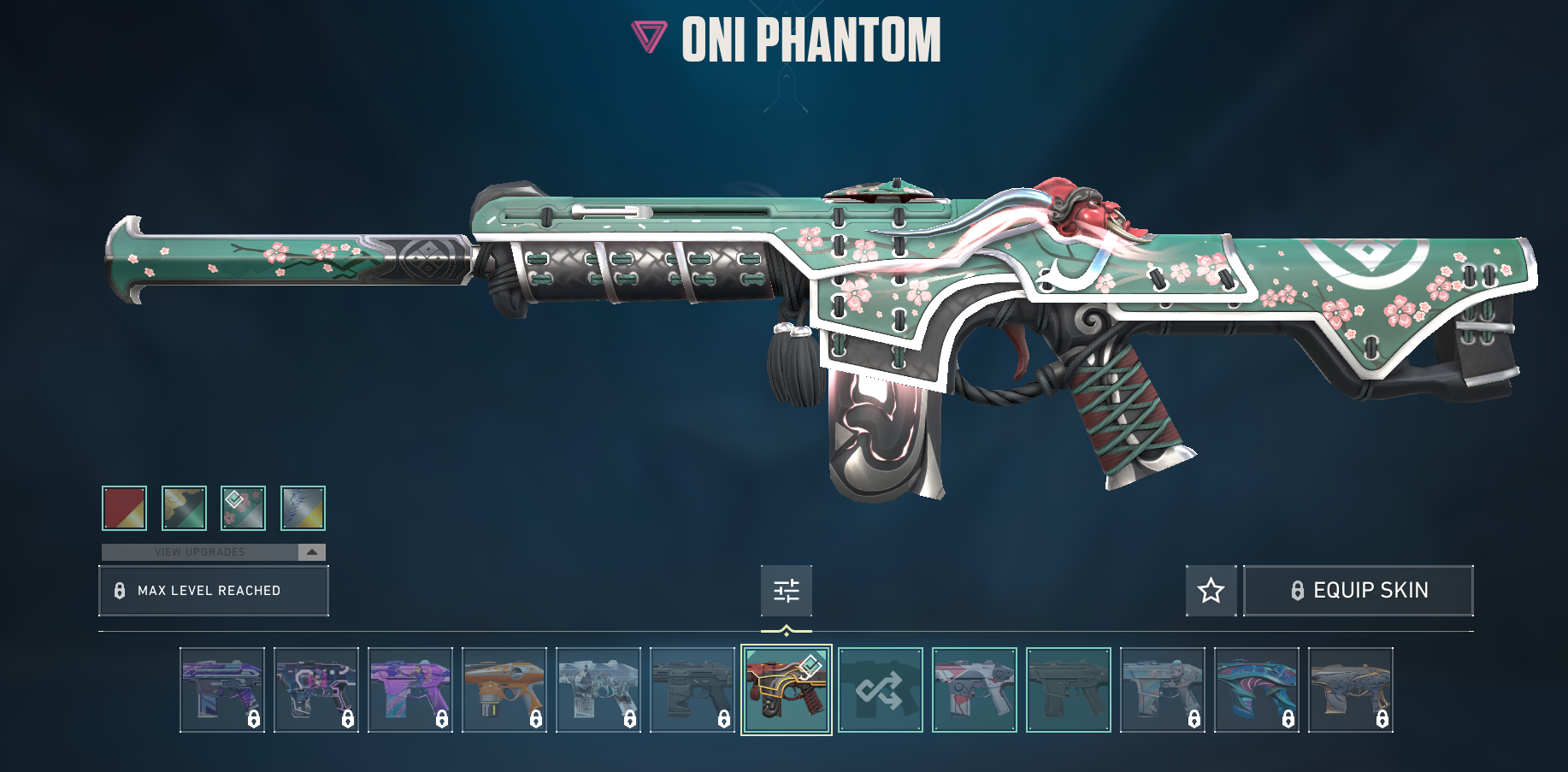This screenshot has height=772, width=1568.
Task: Equip the Oni Phantom skin
Action: tap(1358, 591)
